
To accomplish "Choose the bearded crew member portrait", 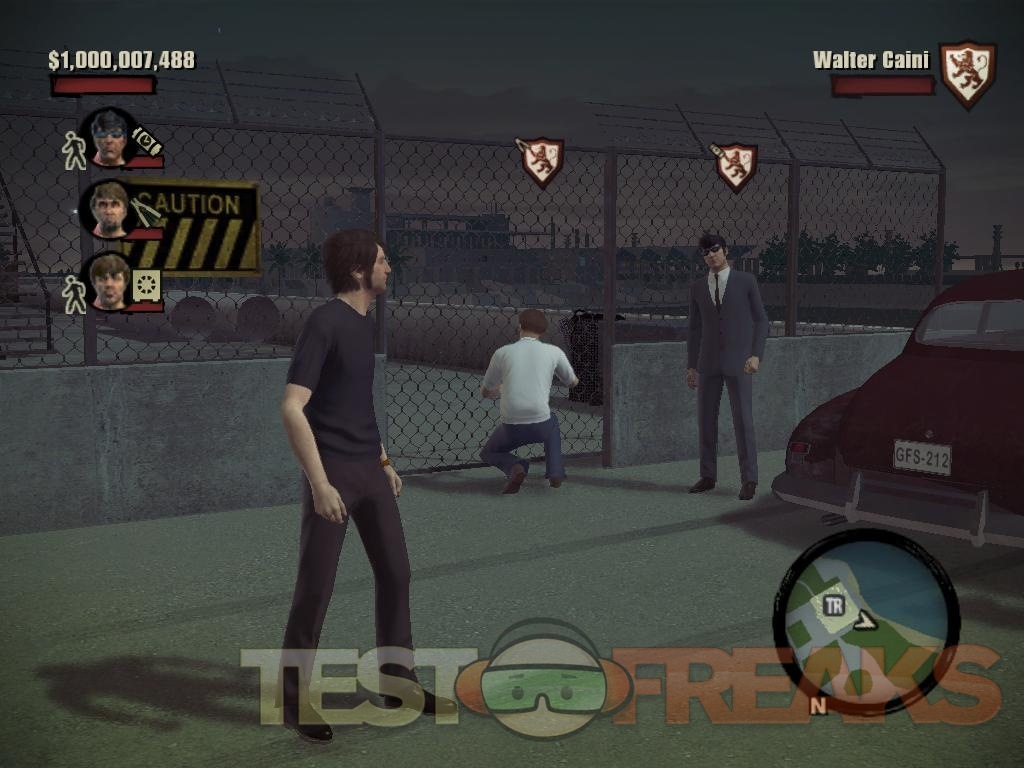I will (108, 209).
